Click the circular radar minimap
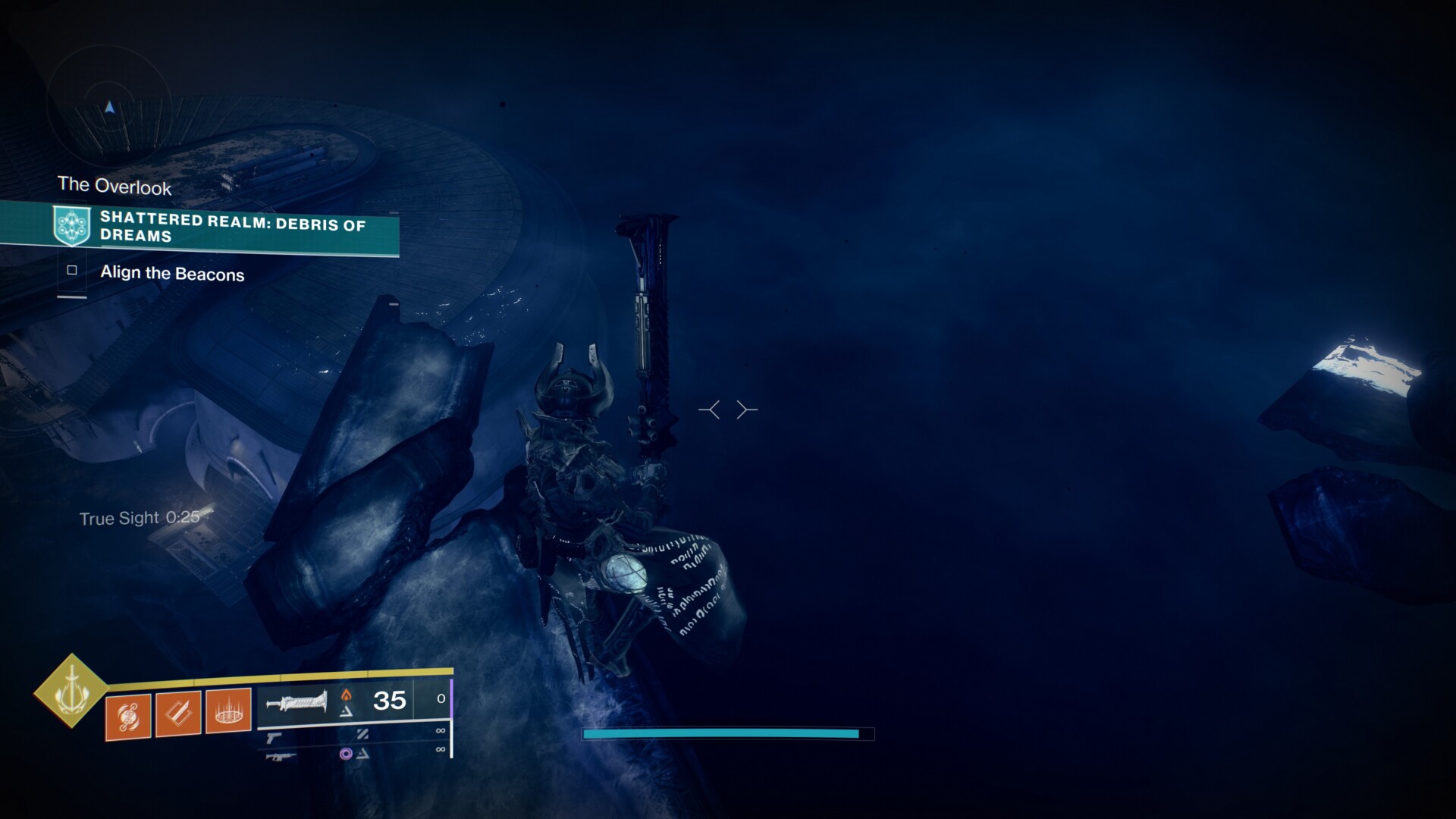The width and height of the screenshot is (1456, 819). (x=110, y=108)
